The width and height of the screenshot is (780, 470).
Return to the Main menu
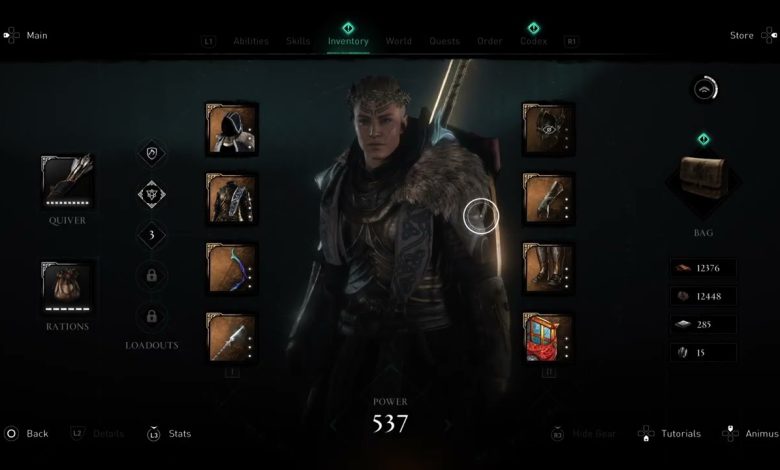[x=36, y=36]
